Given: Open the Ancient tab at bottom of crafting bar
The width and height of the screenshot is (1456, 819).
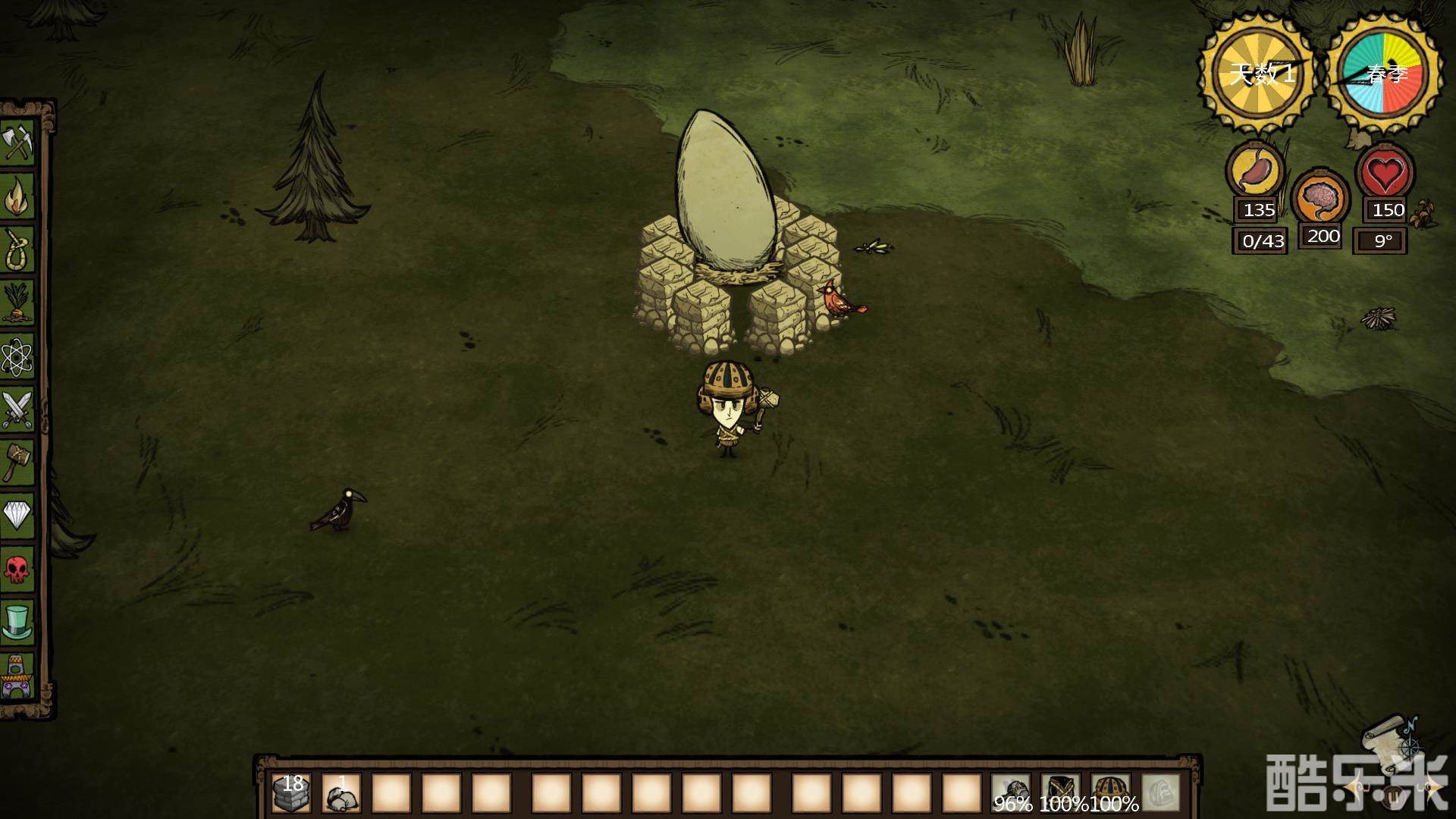Looking at the screenshot, I should (18, 677).
